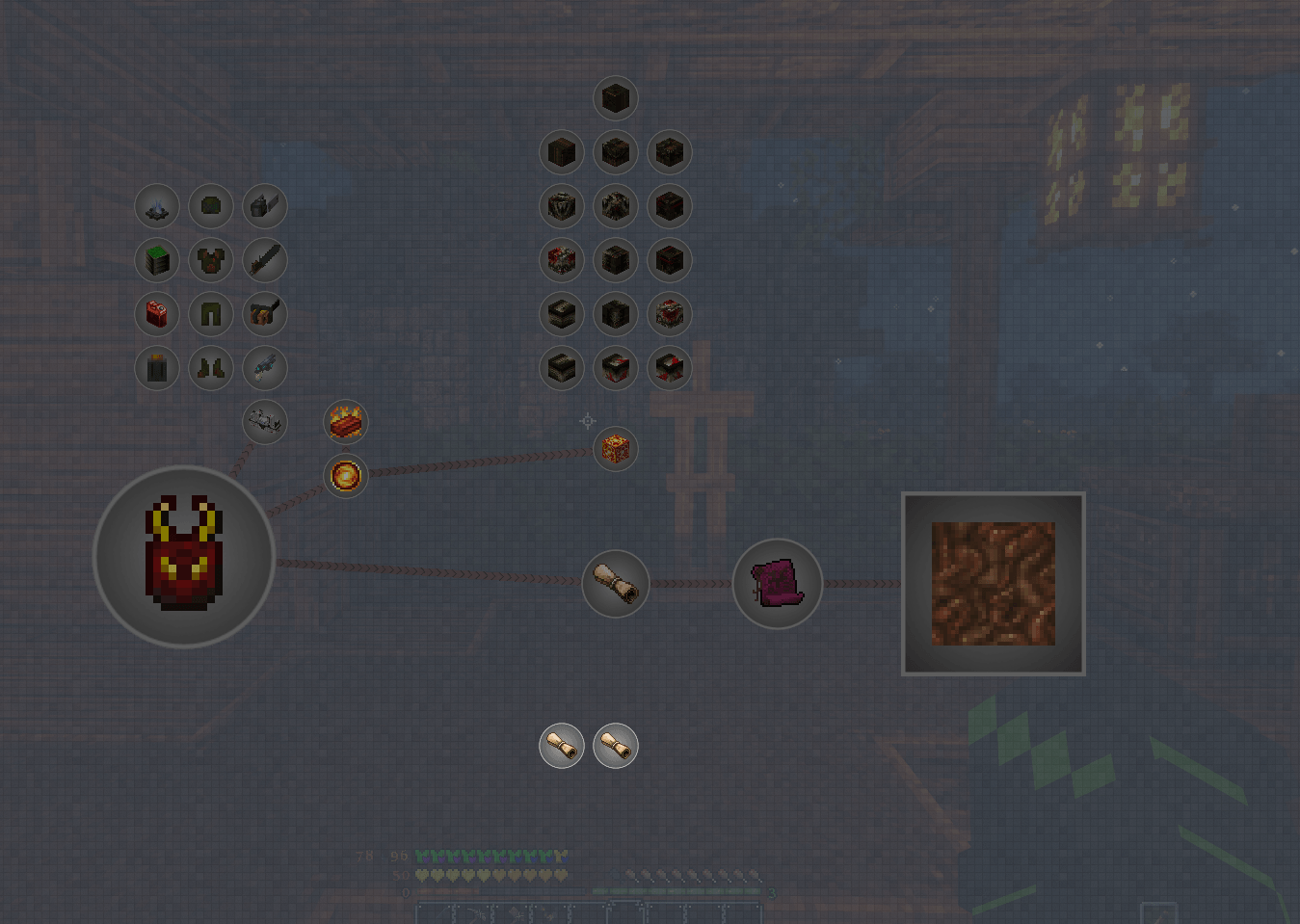Click the glowing gold coin advancement

click(345, 474)
